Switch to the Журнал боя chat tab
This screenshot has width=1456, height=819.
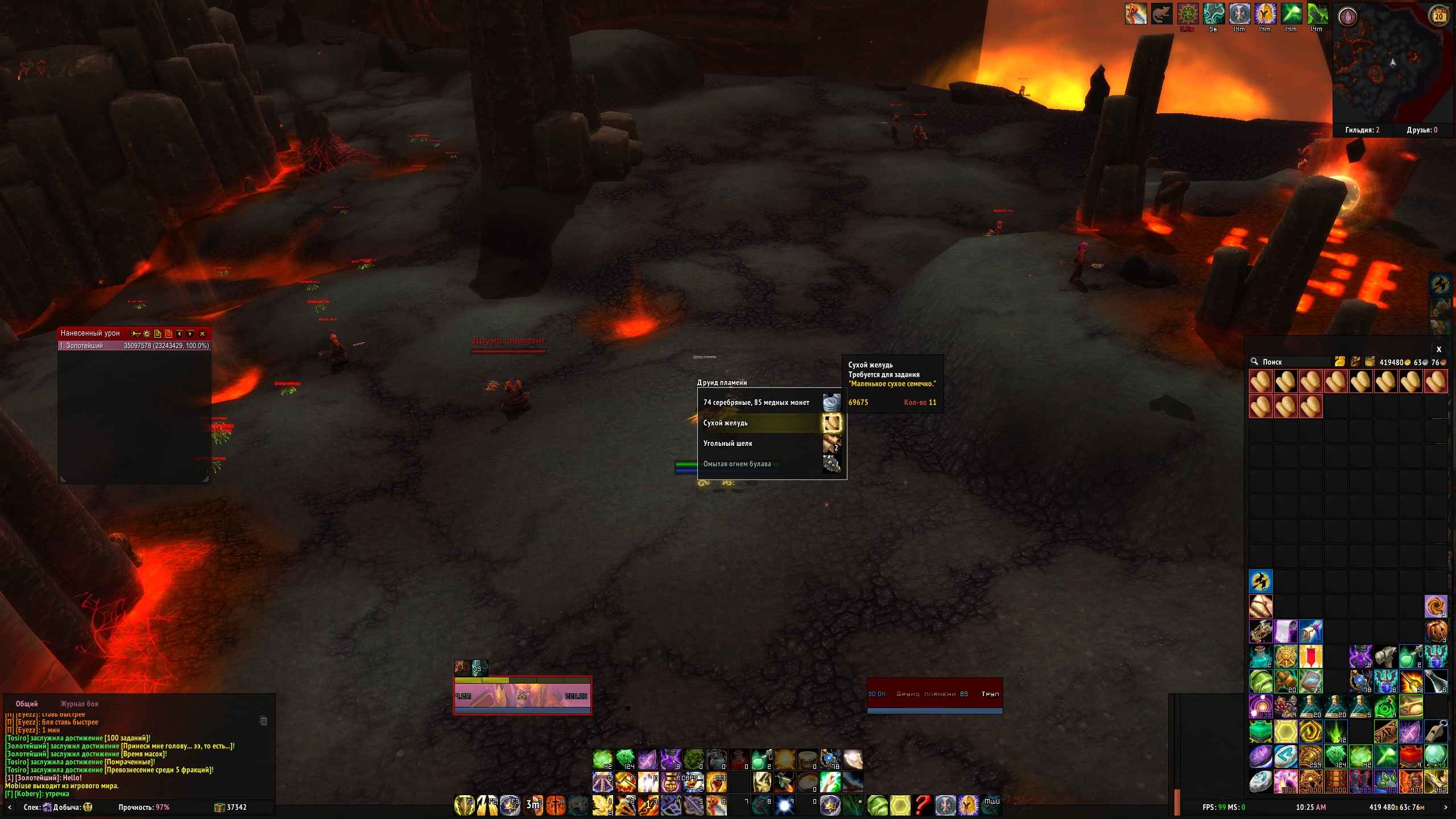(x=79, y=704)
